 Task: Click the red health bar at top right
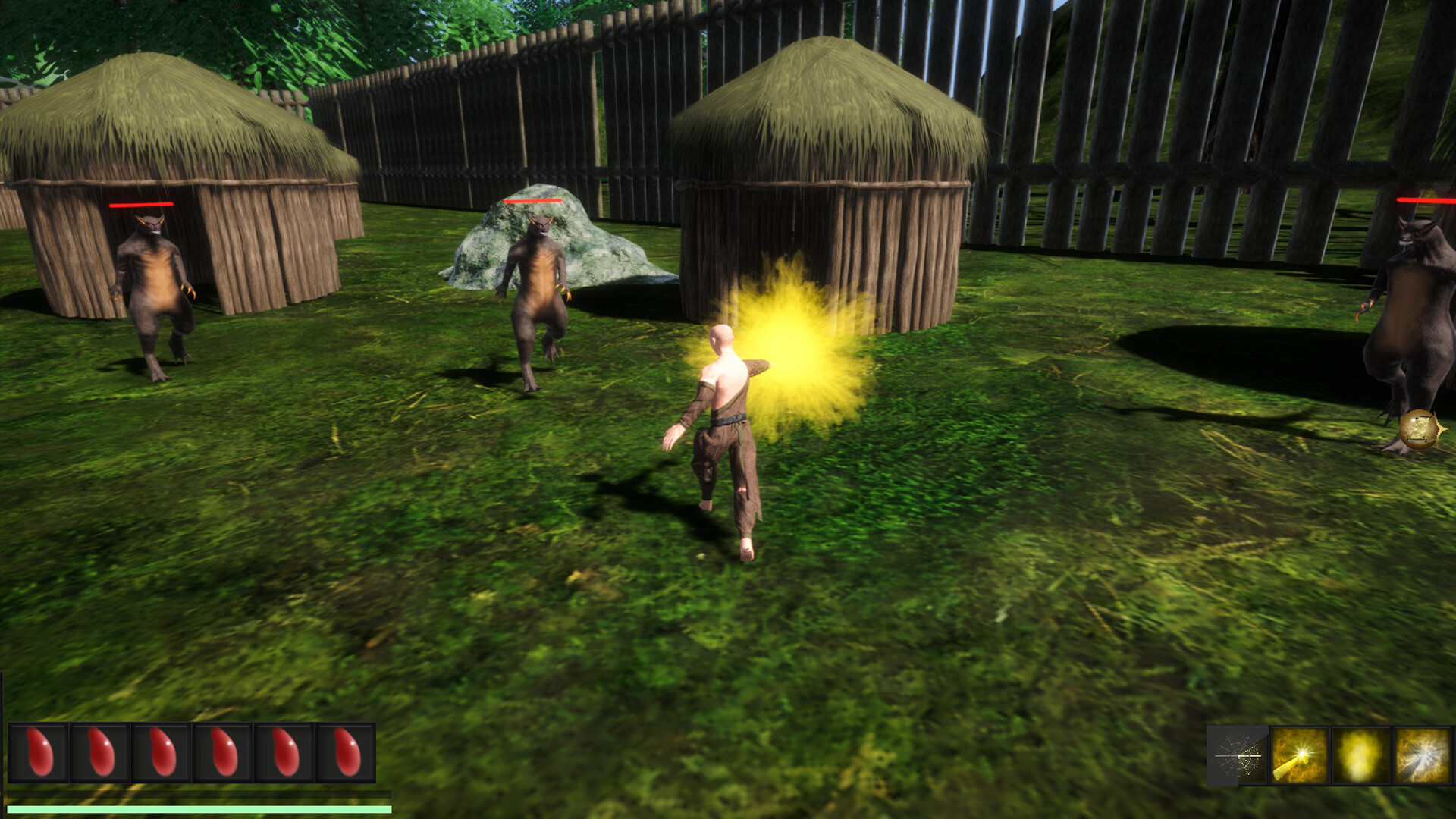click(1424, 199)
